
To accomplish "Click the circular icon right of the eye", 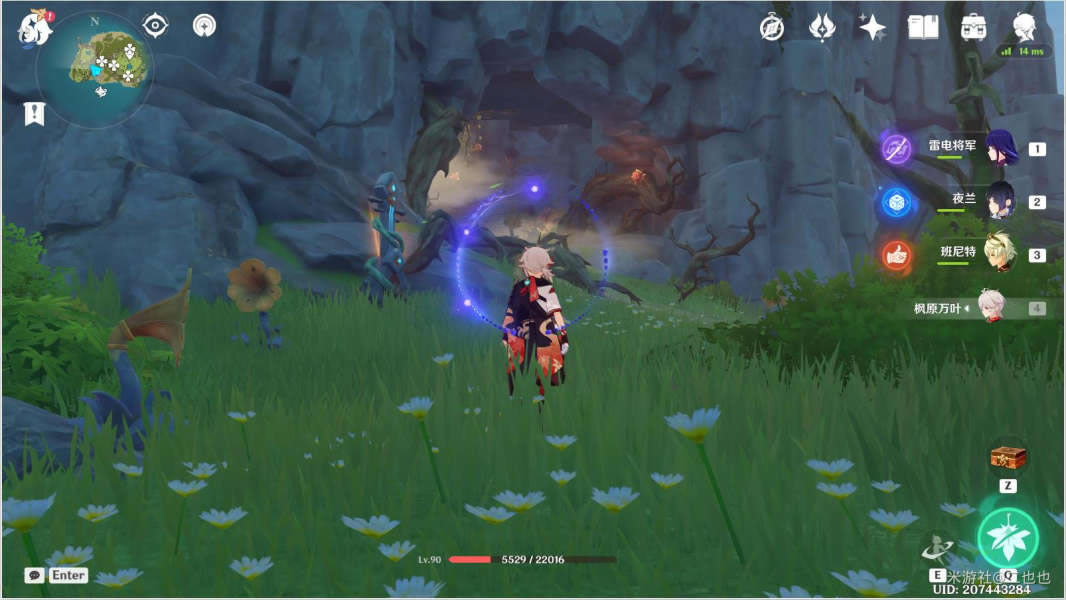I will pyautogui.click(x=204, y=25).
